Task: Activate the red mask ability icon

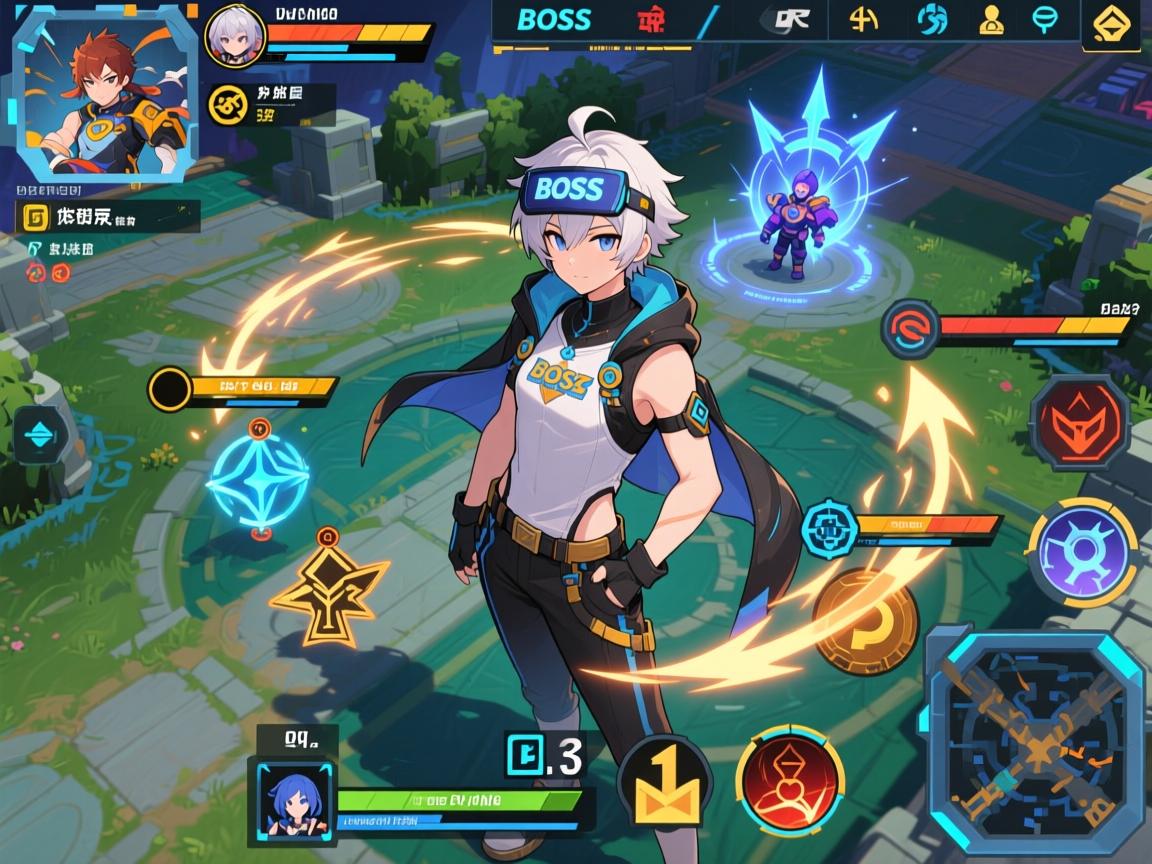Action: pos(1079,422)
